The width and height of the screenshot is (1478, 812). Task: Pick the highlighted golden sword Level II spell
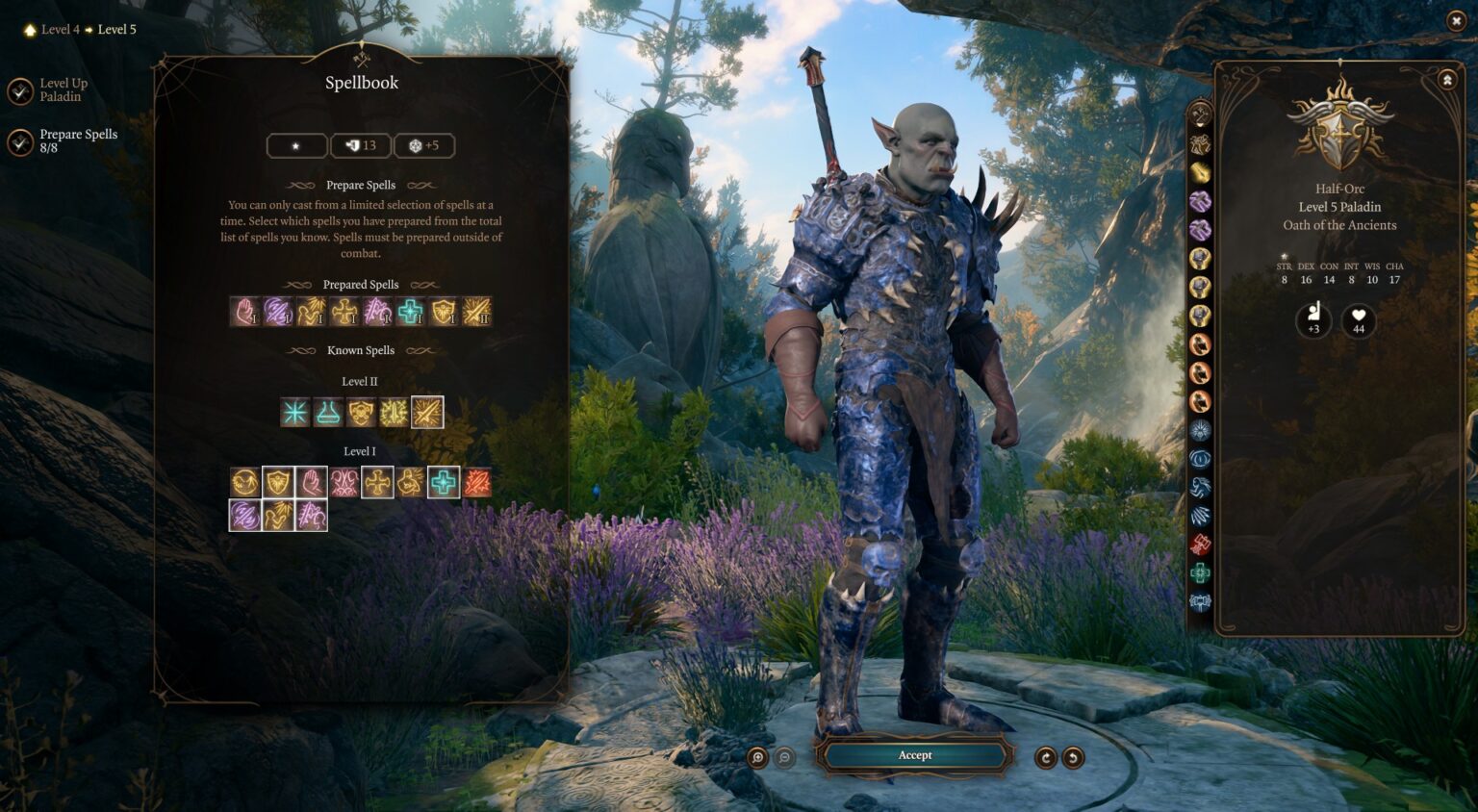pos(427,413)
